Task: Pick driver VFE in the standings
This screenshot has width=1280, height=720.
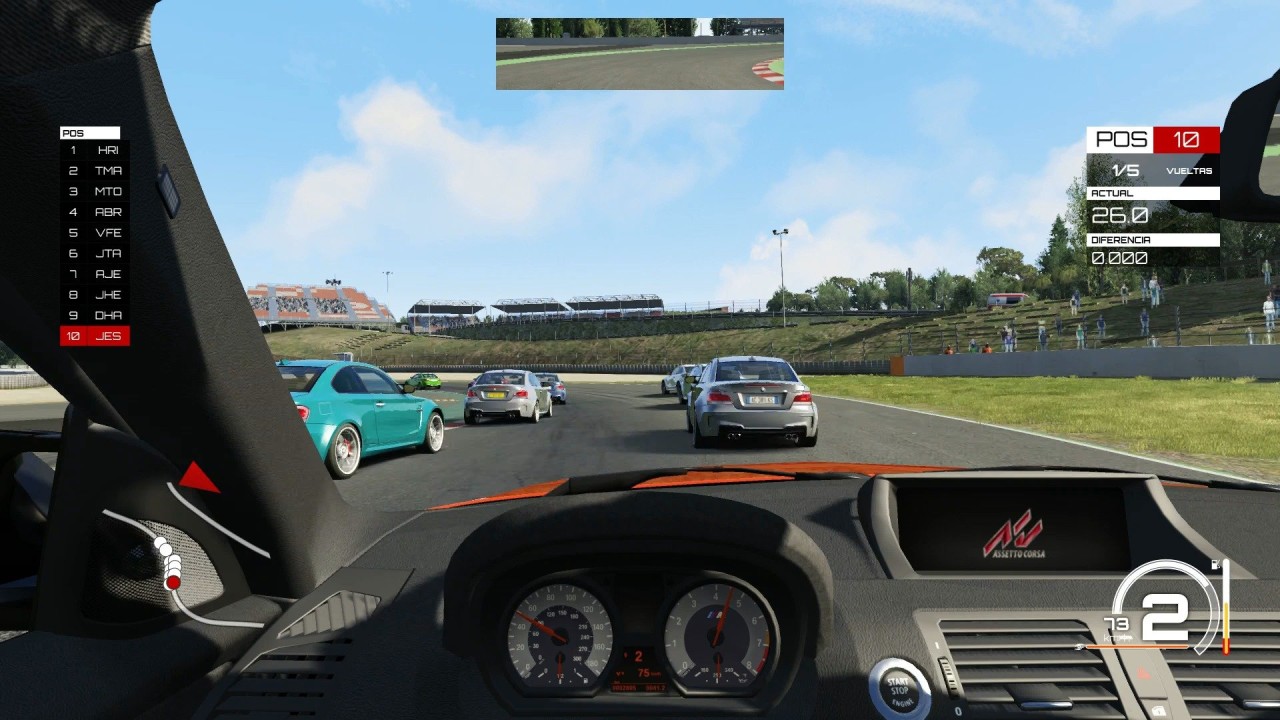Action: (95, 233)
